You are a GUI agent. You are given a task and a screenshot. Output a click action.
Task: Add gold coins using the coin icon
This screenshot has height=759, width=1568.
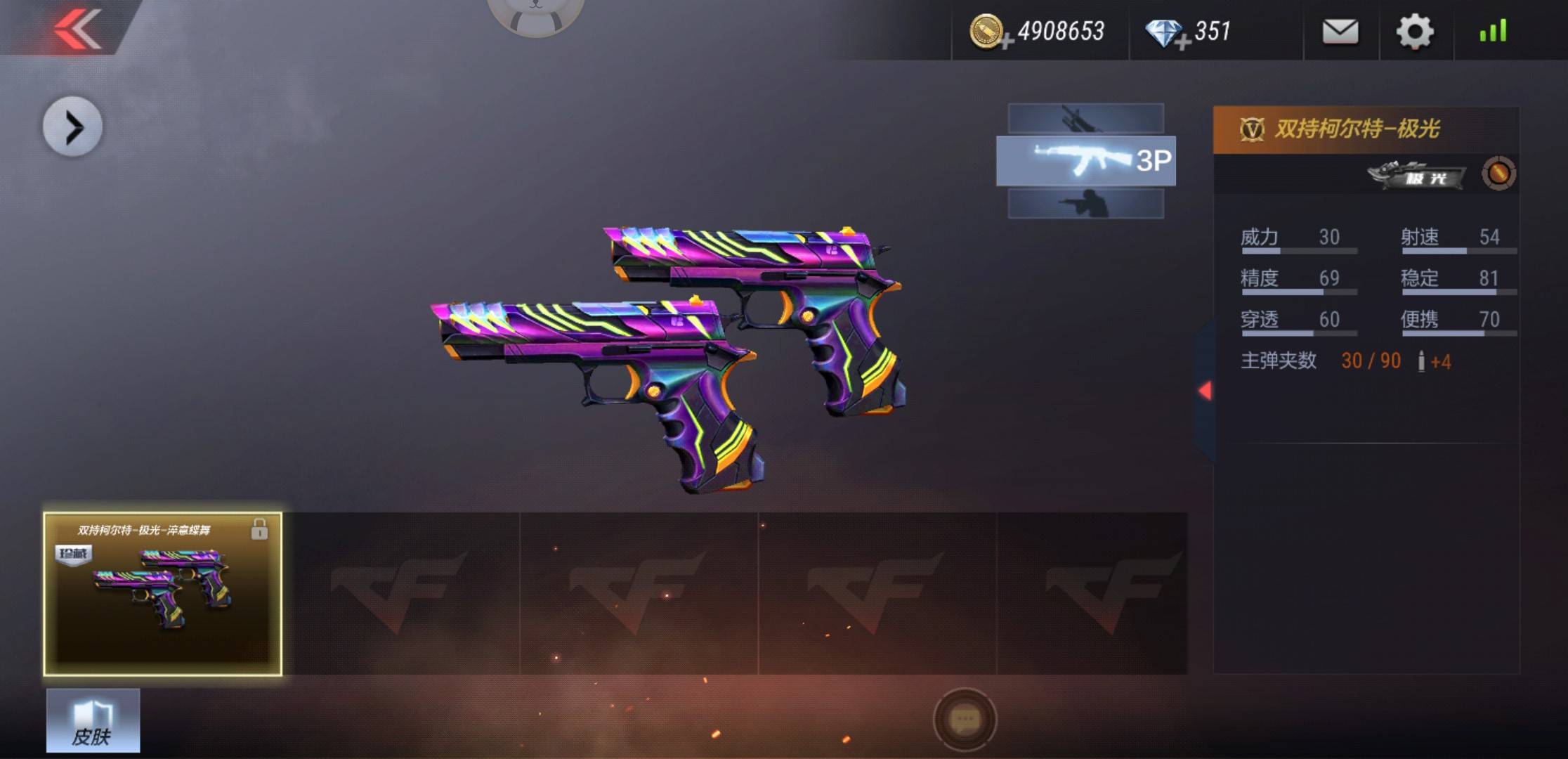click(988, 32)
